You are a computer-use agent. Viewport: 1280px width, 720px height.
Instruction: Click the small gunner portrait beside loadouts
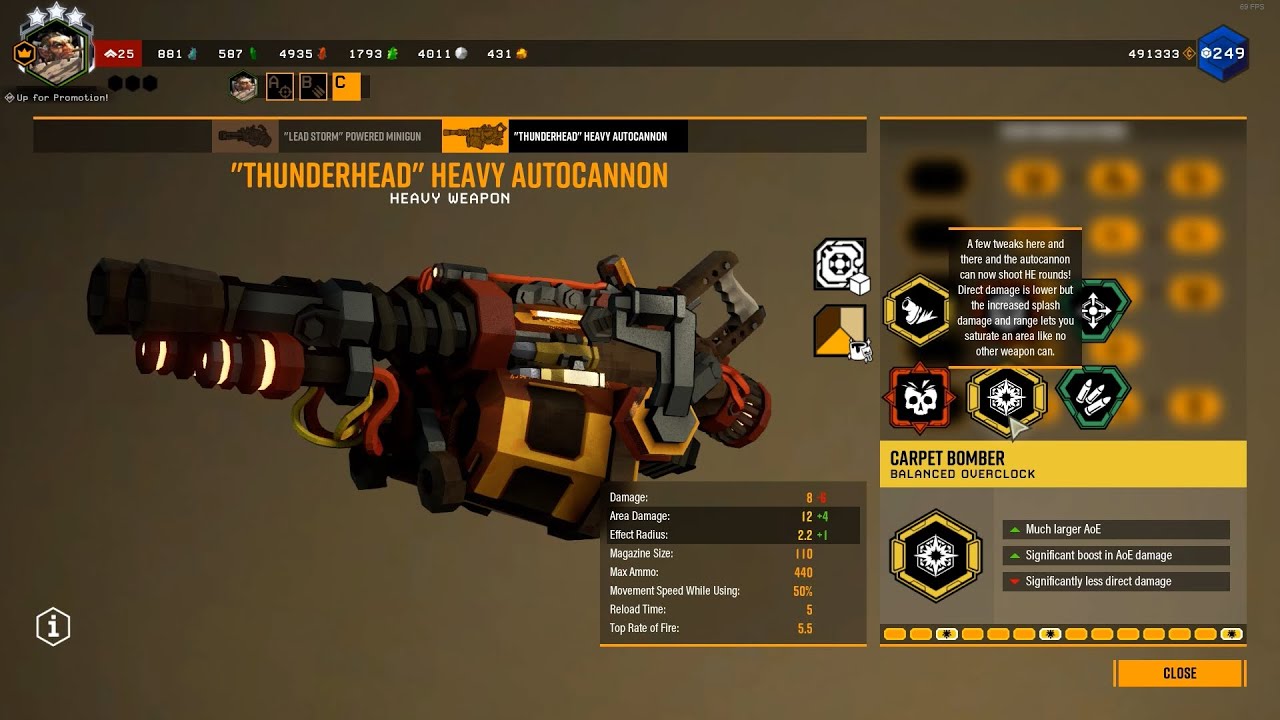pyautogui.click(x=243, y=87)
